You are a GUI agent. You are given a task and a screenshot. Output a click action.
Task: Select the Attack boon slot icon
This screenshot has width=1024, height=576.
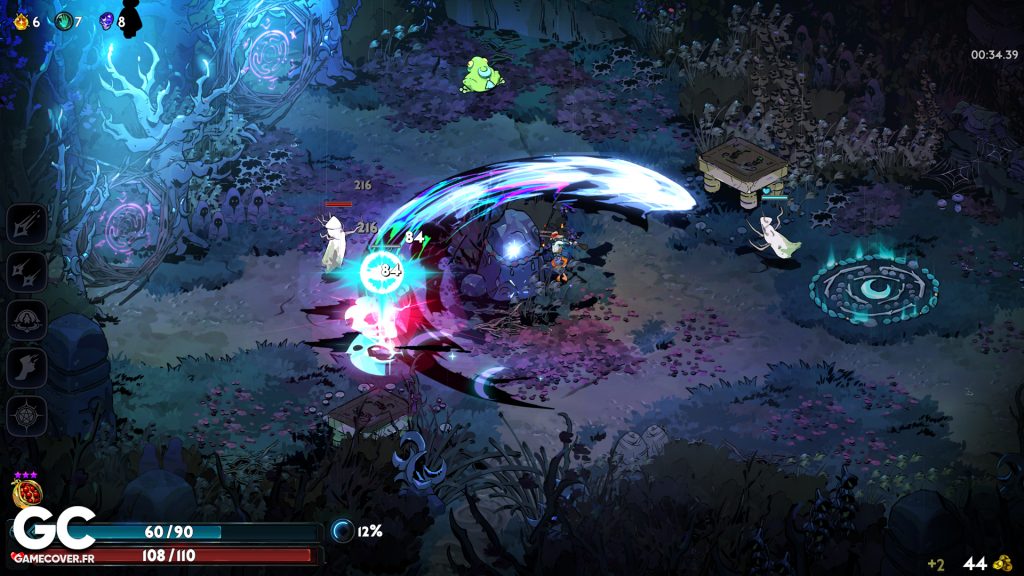click(27, 223)
